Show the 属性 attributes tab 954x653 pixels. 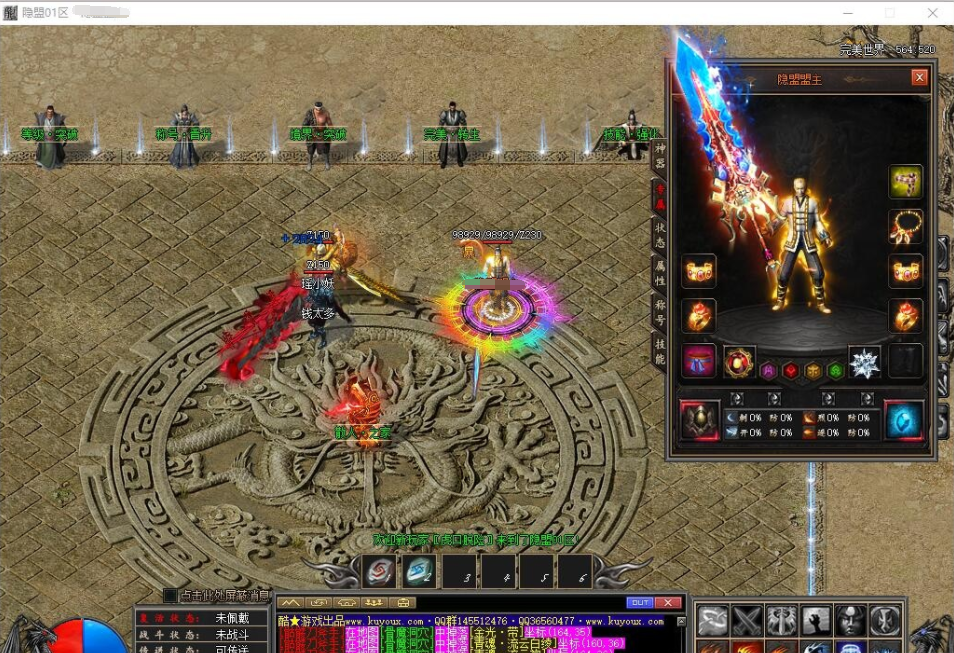[x=660, y=273]
